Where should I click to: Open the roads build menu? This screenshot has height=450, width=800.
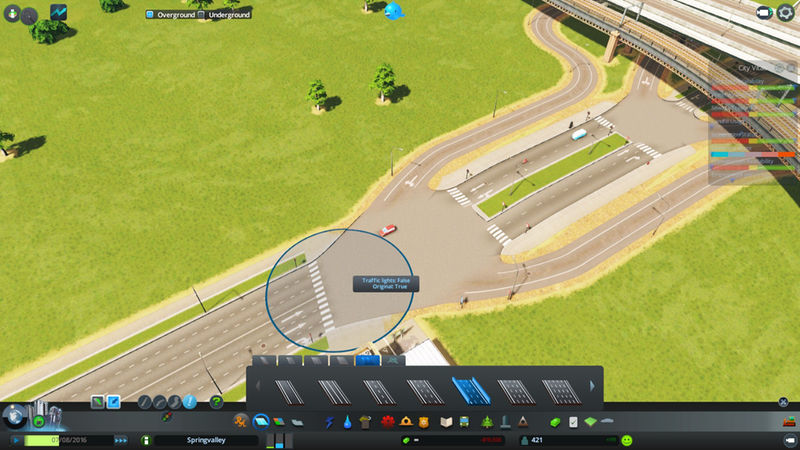pos(261,422)
